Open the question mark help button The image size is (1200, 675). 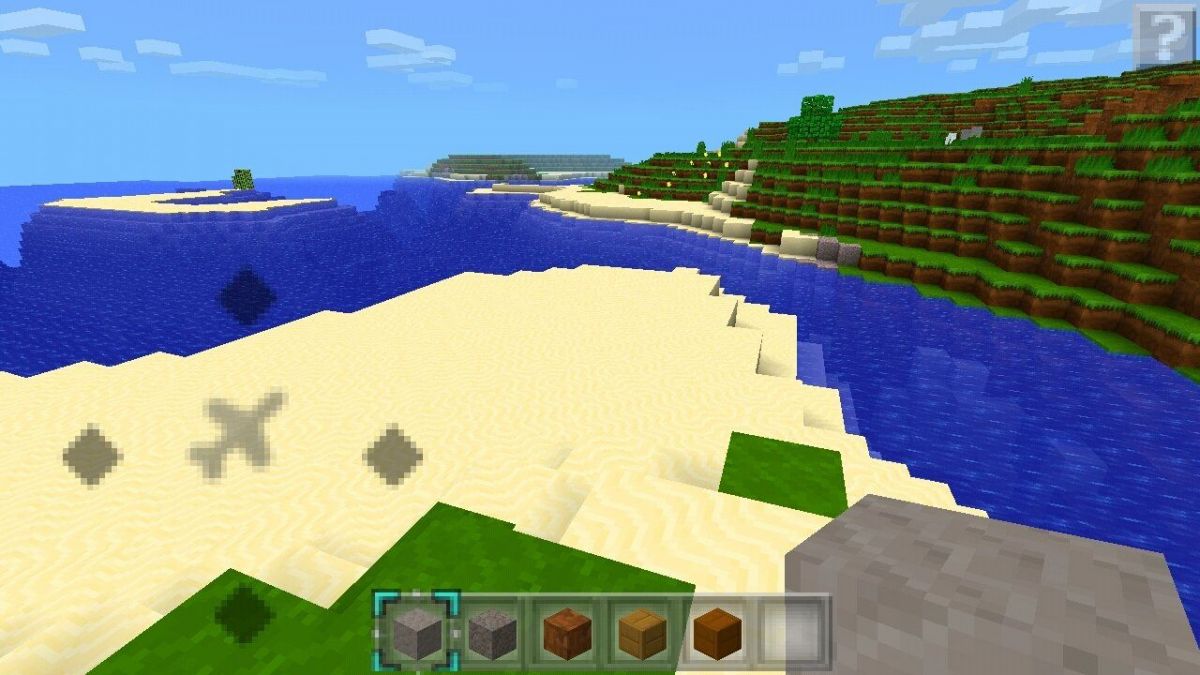tap(1164, 35)
